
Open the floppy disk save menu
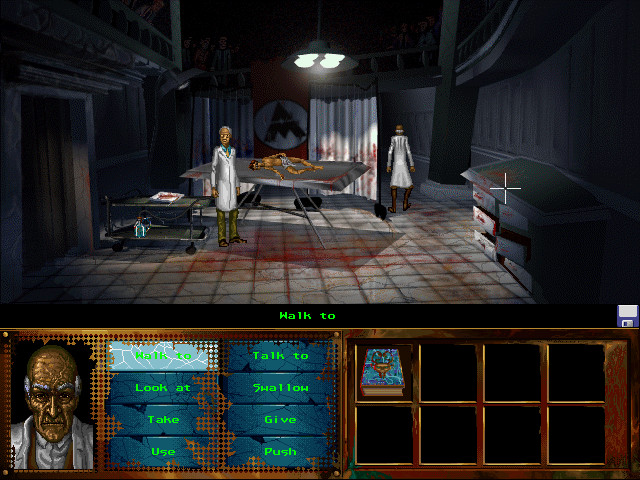click(x=627, y=316)
